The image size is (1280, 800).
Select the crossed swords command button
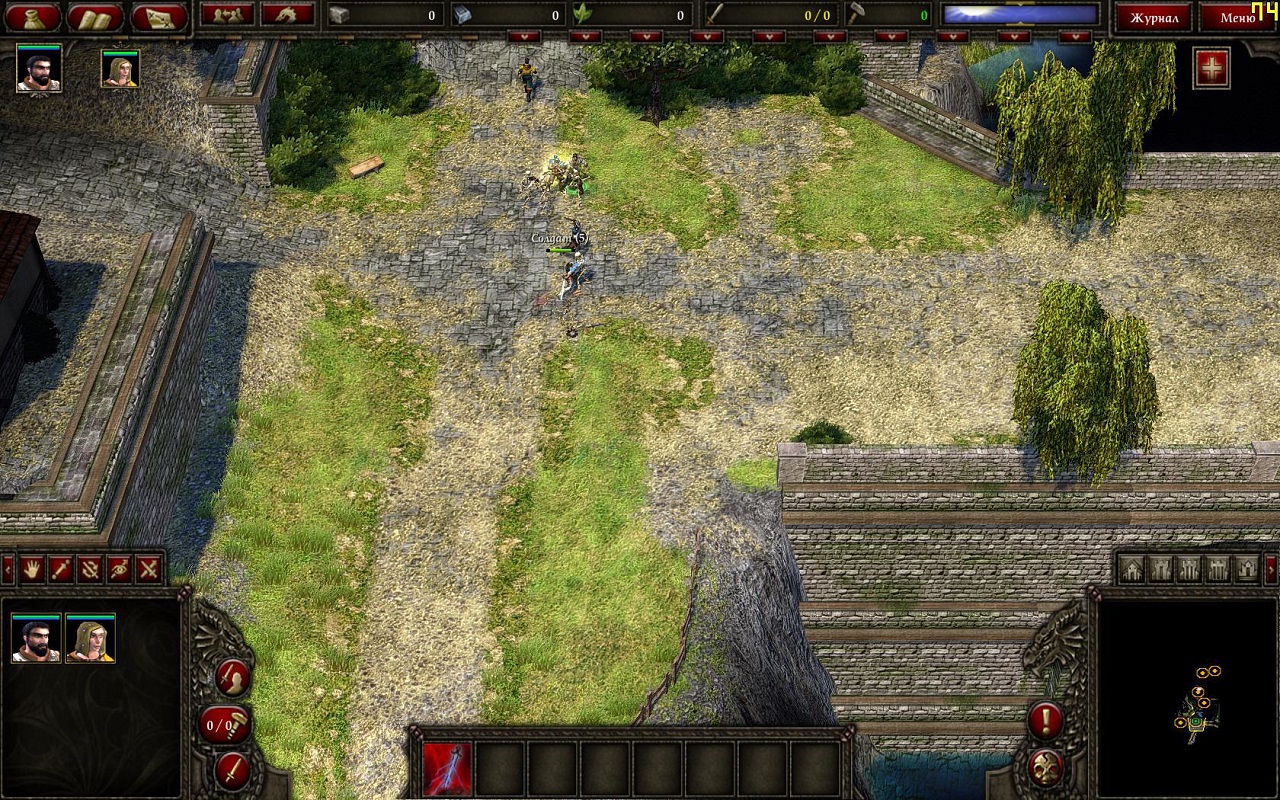(149, 569)
